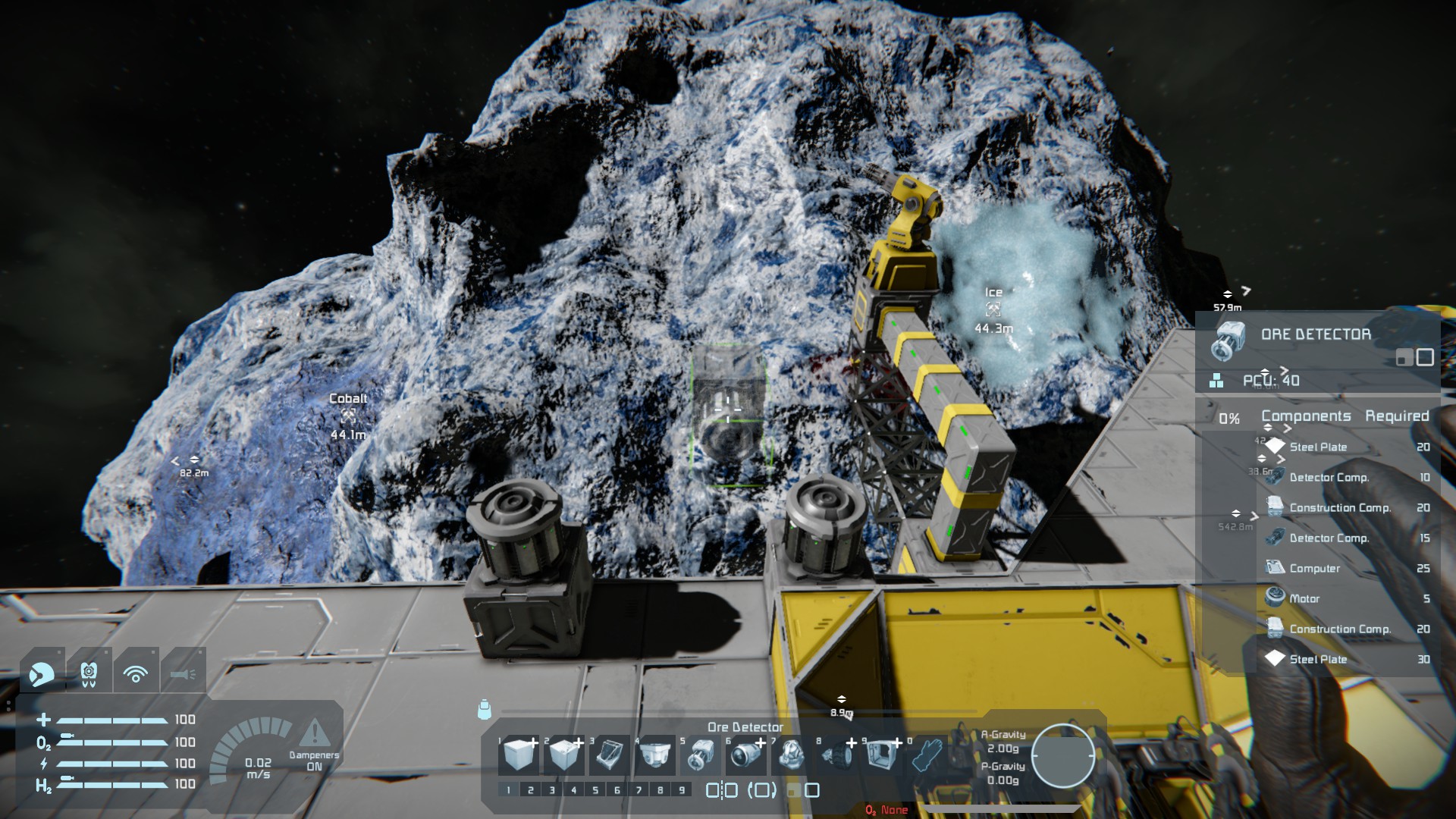Click the Dampeners warning indicator
The image size is (1456, 819).
314,734
